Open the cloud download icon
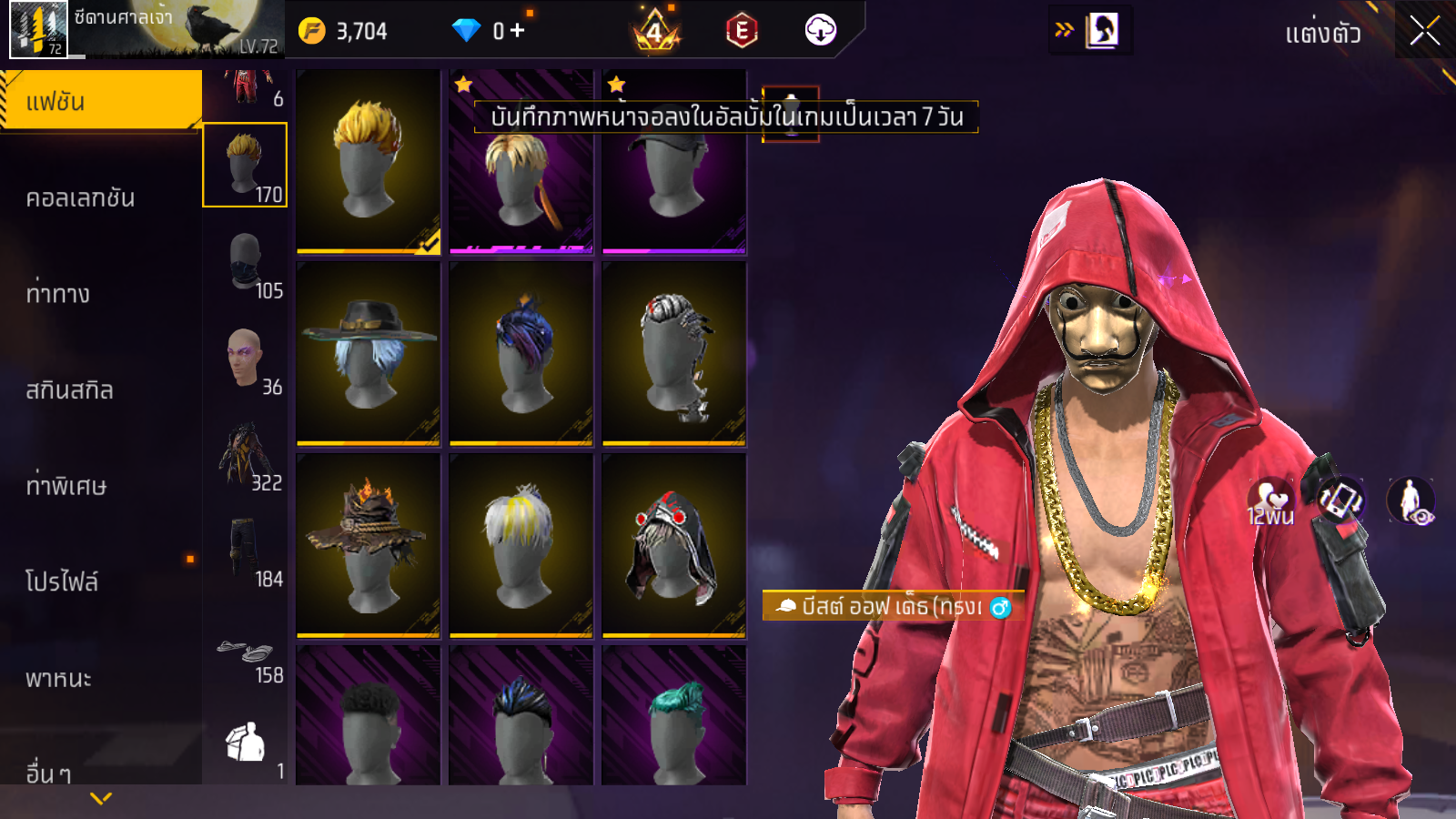This screenshot has width=1456, height=819. click(820, 31)
